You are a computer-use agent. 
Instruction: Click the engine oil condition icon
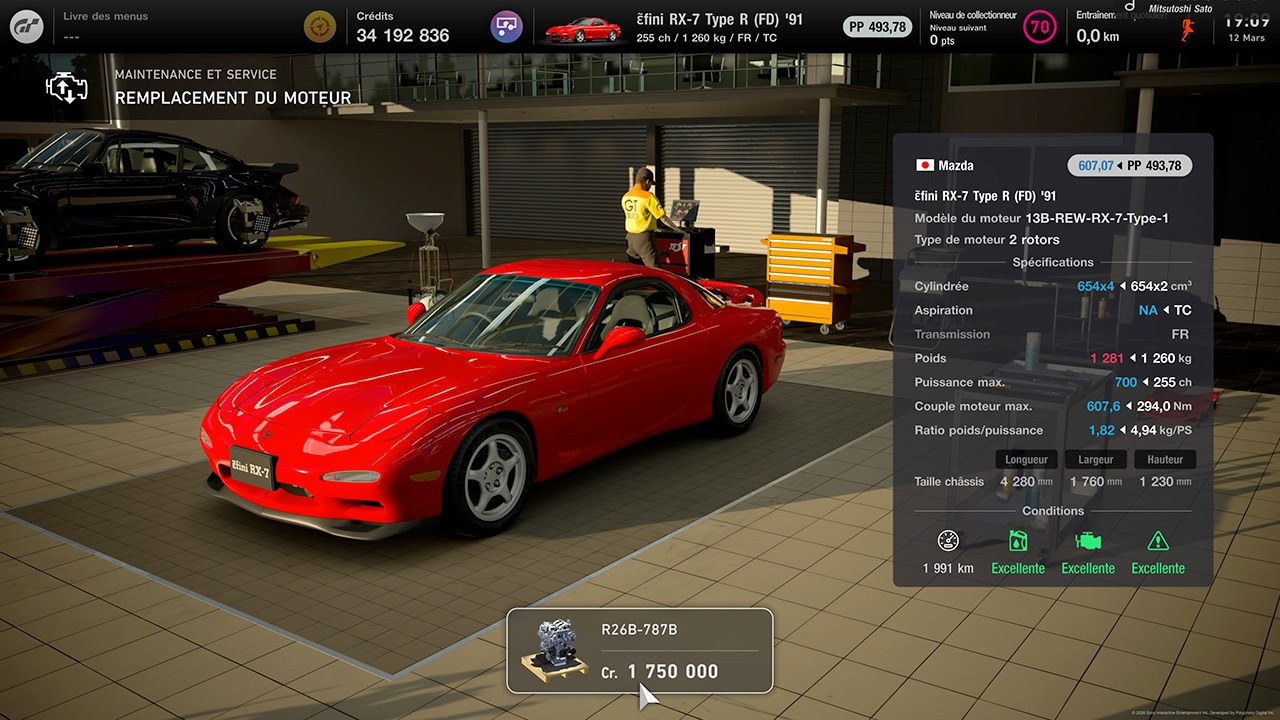click(x=1018, y=541)
